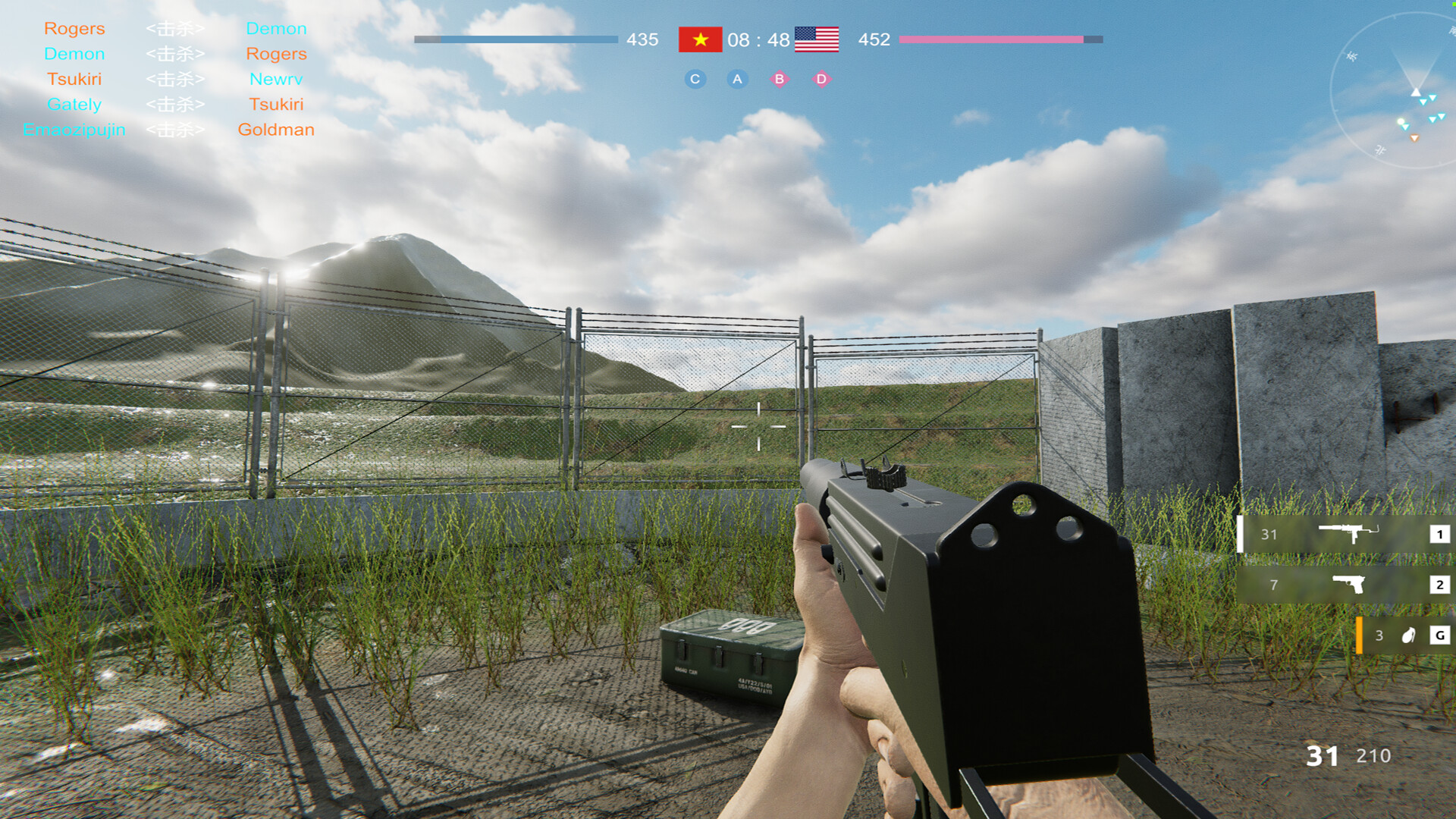Click the match timer showing 08:48
Image resolution: width=1456 pixels, height=819 pixels.
coord(758,39)
